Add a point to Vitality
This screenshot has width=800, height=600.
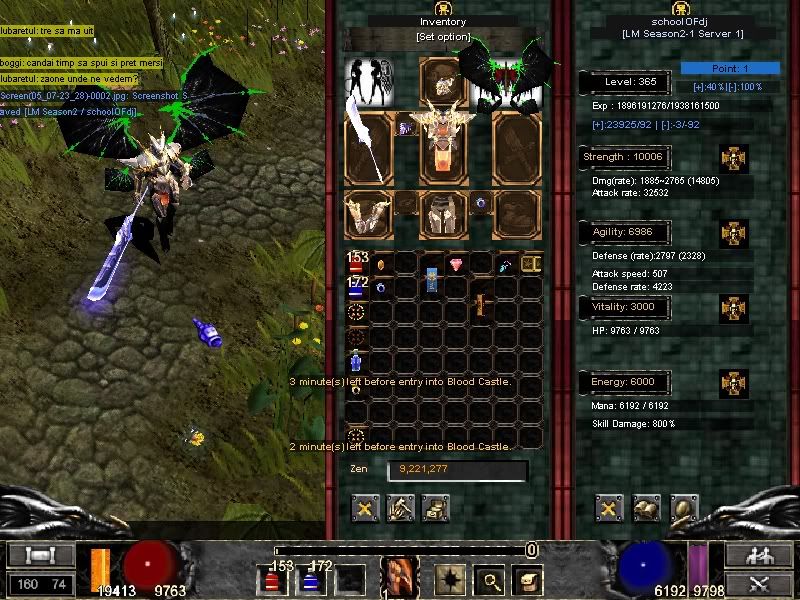click(x=735, y=307)
